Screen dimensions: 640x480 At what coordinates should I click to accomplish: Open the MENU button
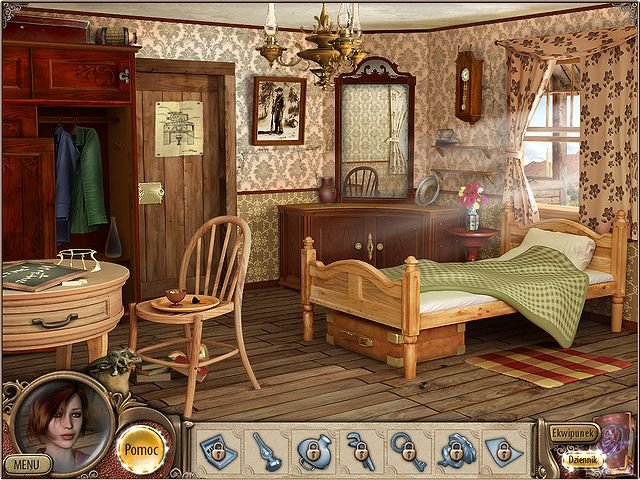(27, 464)
